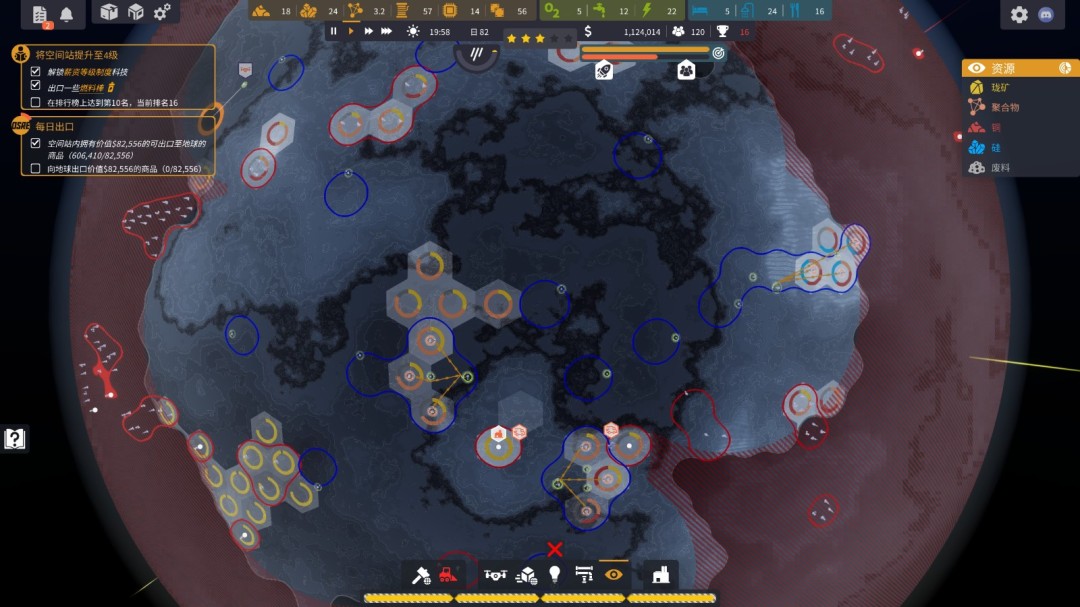Select the 铜 resource filter
This screenshot has height=607, width=1080.
pos(995,128)
